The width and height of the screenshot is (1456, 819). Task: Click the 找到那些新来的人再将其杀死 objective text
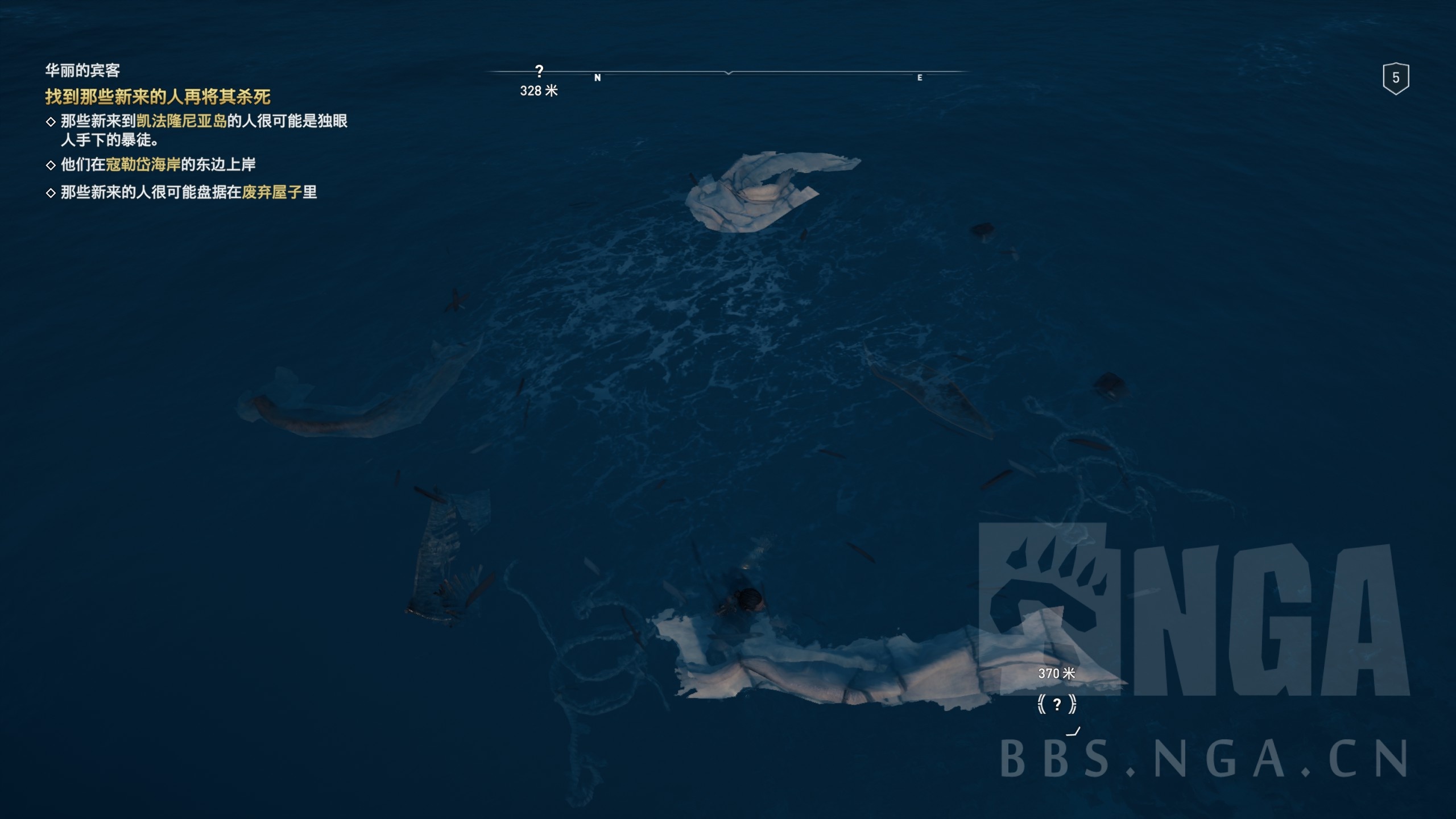(x=158, y=97)
